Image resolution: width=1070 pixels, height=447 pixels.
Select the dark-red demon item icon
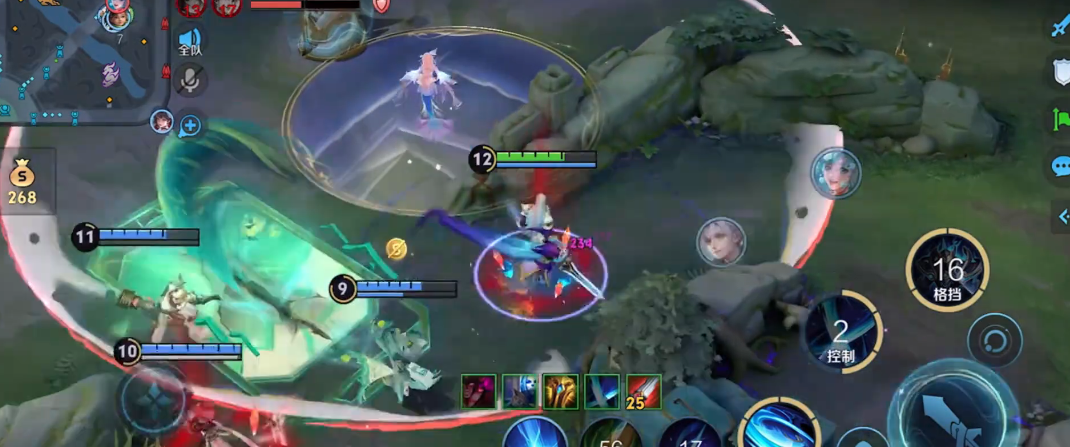tap(478, 391)
